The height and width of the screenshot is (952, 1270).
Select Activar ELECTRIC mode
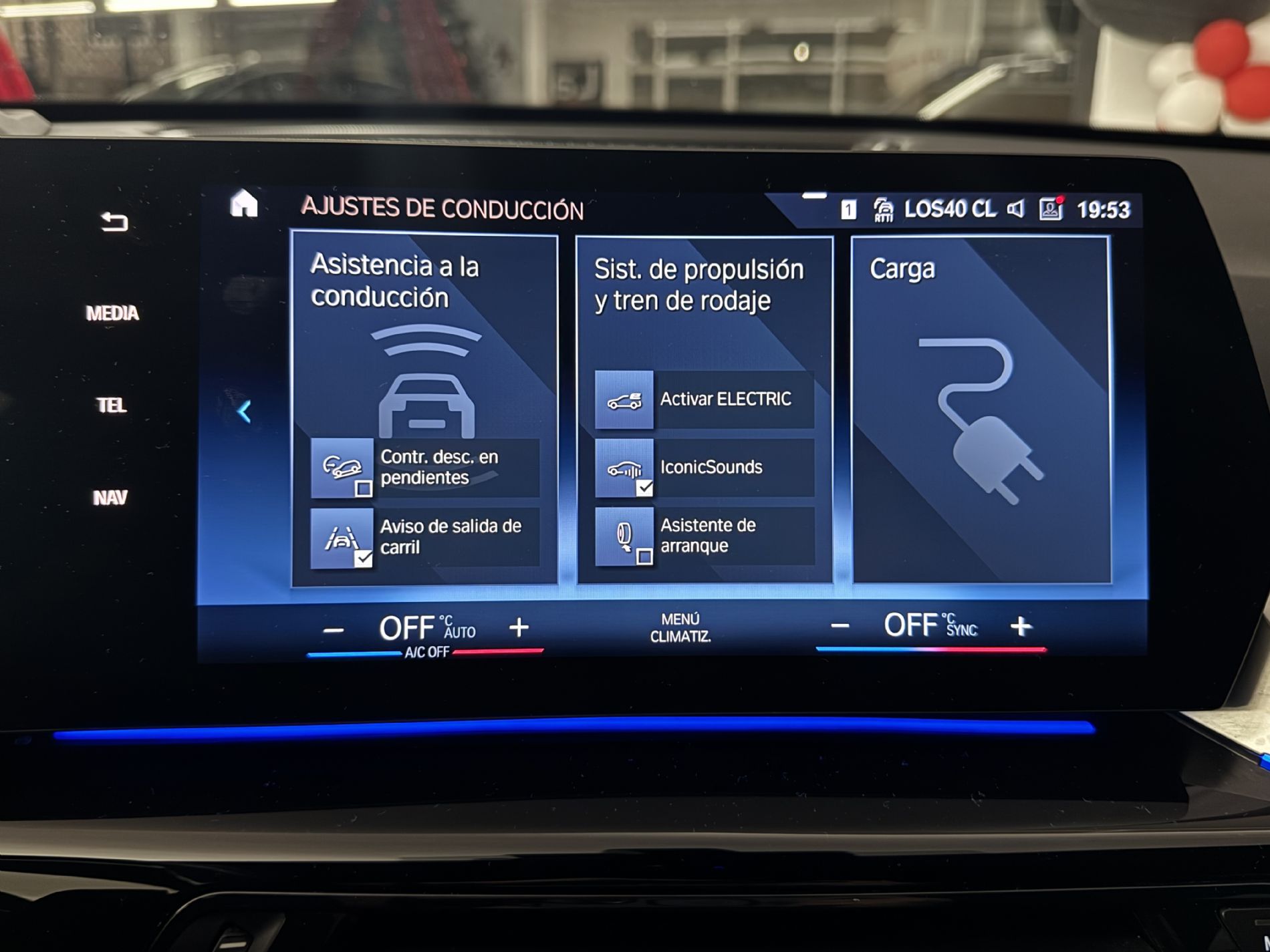click(705, 400)
